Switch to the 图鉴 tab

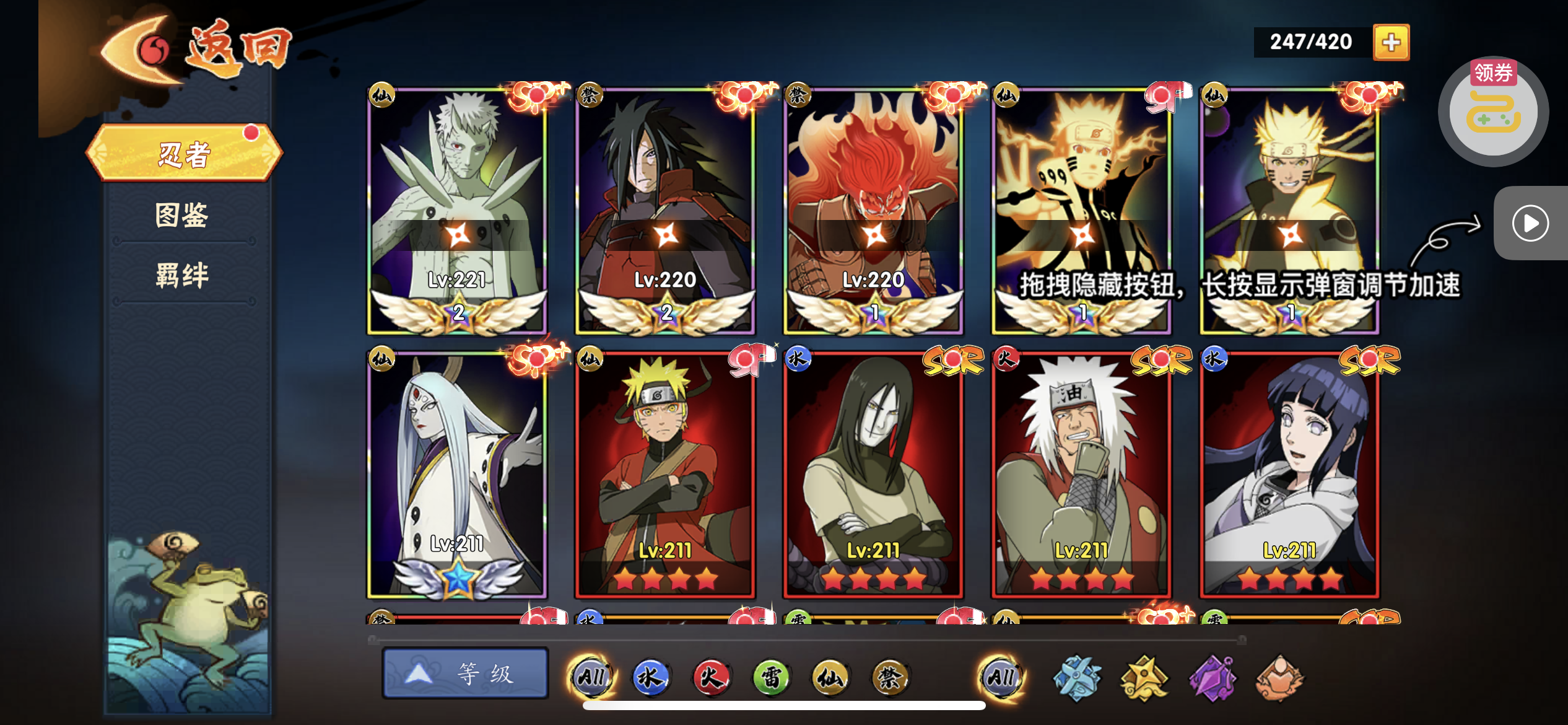point(181,215)
